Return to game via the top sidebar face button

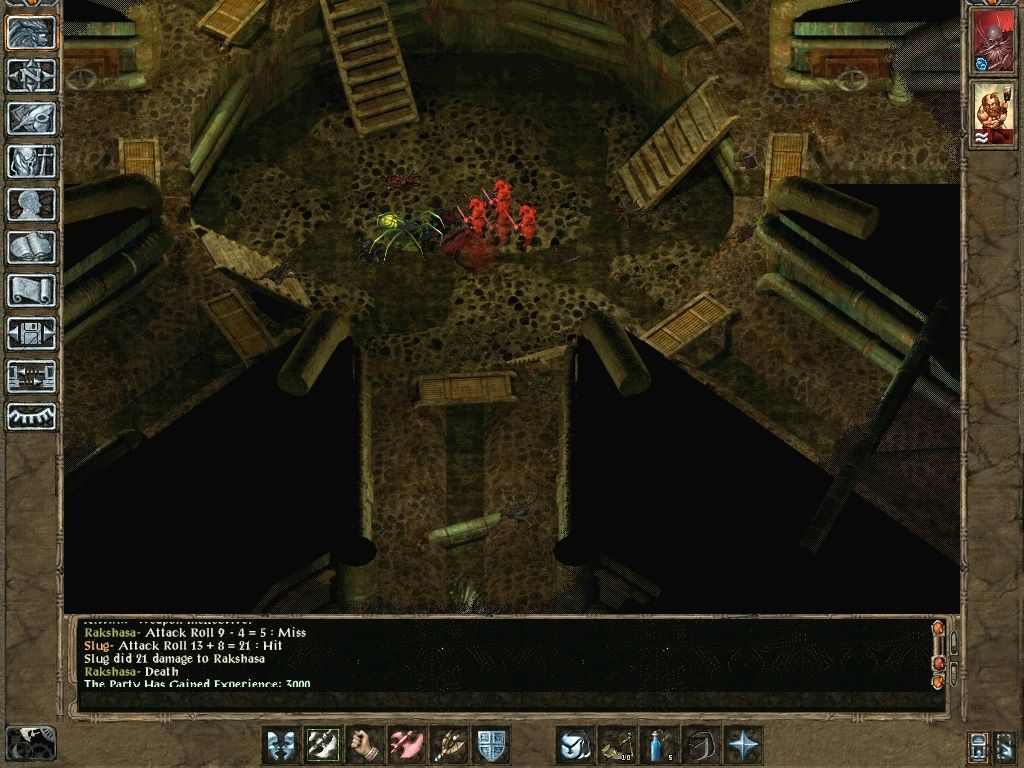tap(31, 32)
